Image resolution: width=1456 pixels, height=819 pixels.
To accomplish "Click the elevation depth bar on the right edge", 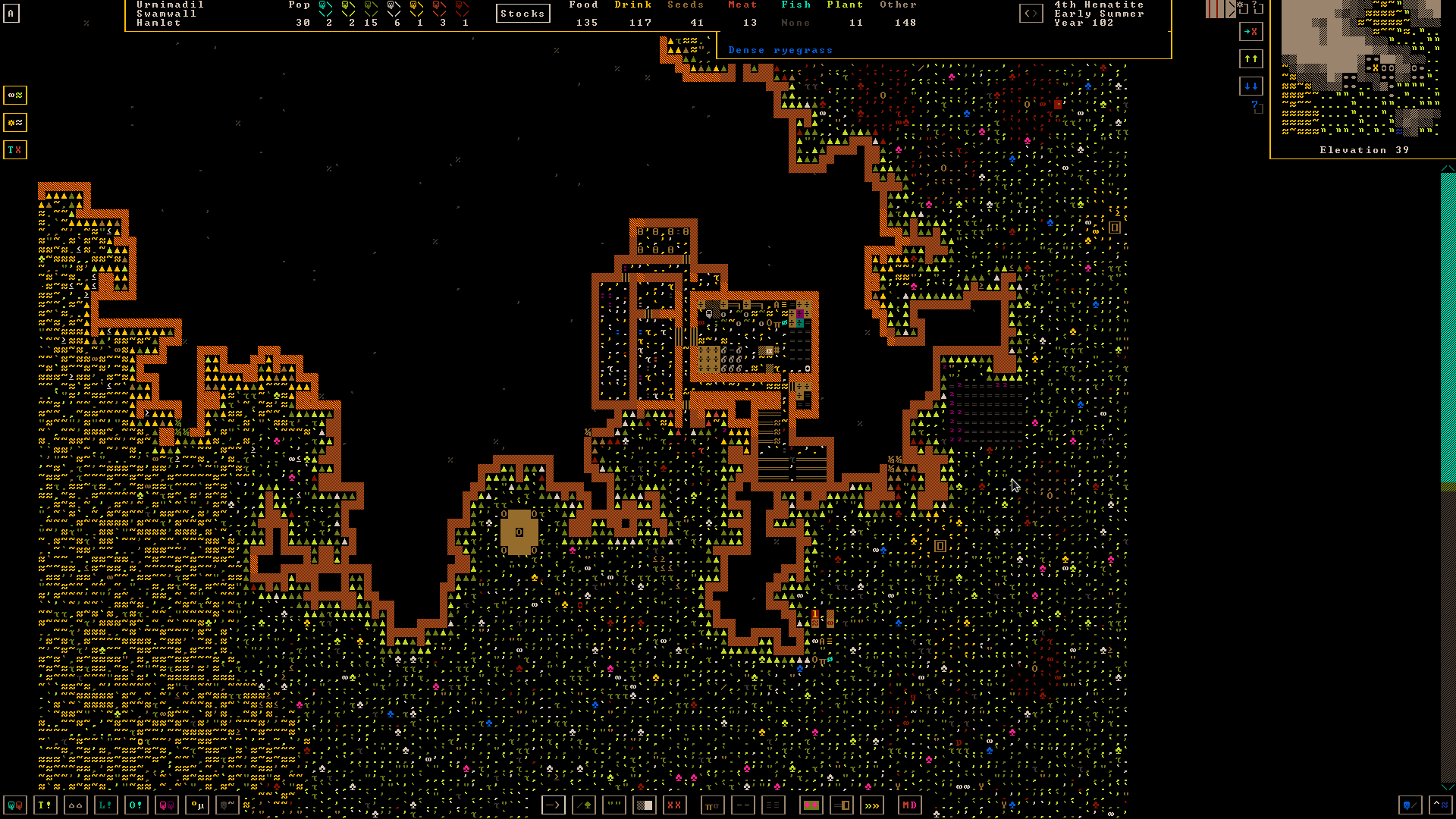I will 1448,478.
